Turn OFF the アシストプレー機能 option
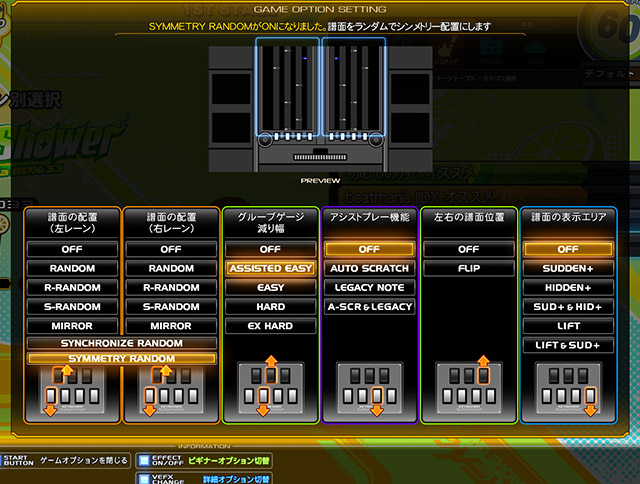Image resolution: width=640 pixels, height=484 pixels. (370, 249)
